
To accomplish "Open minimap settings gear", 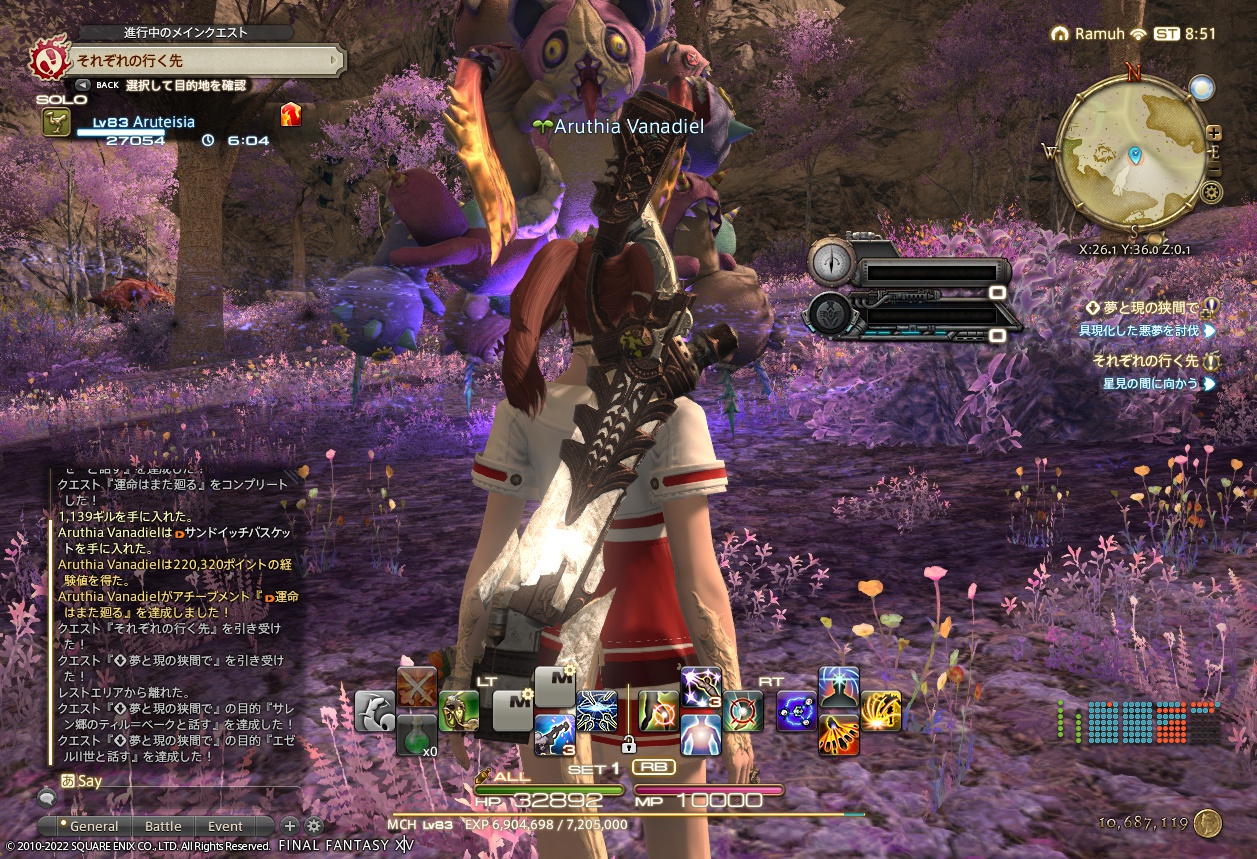I will coord(1213,192).
